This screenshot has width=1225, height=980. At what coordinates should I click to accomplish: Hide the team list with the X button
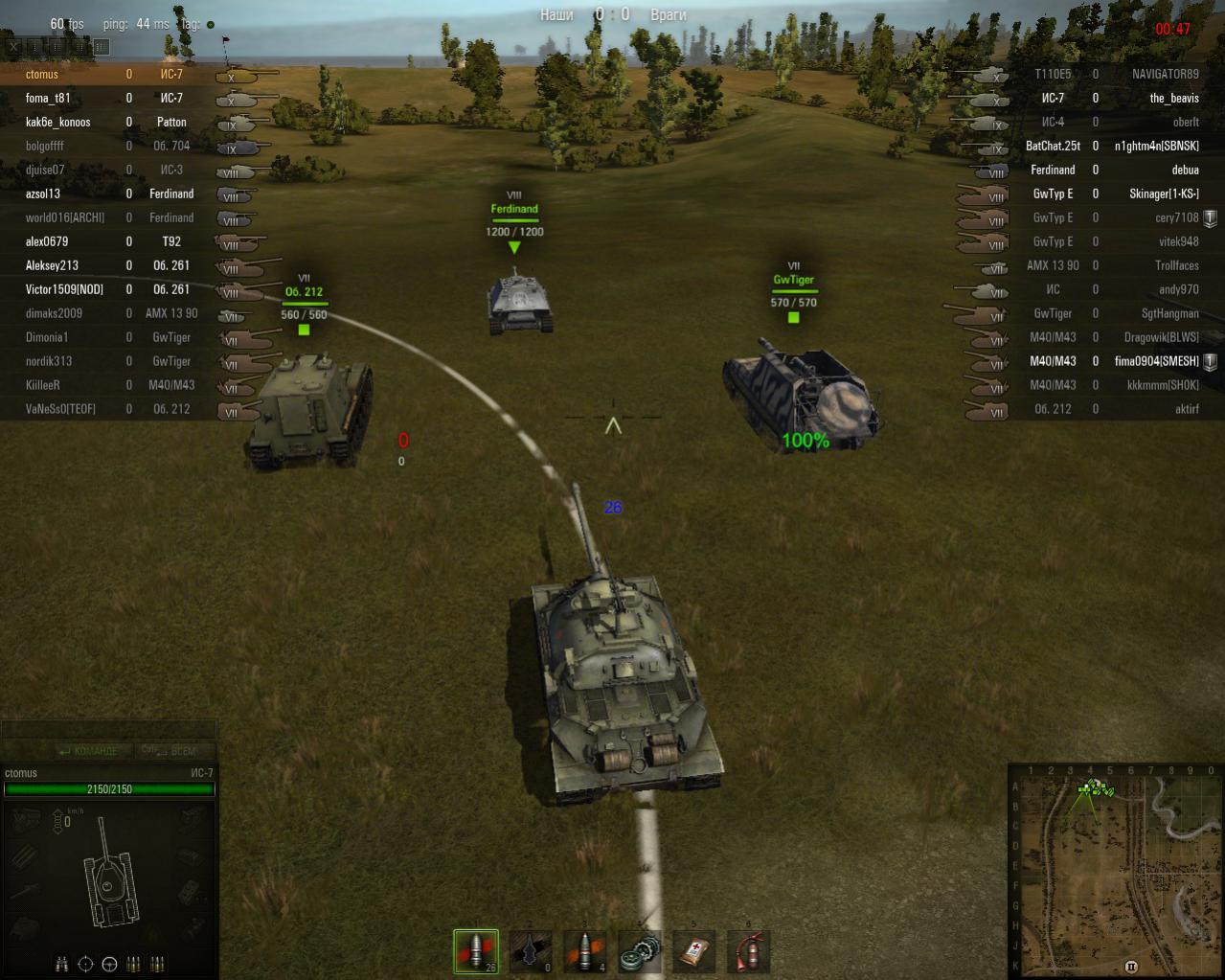point(13,46)
